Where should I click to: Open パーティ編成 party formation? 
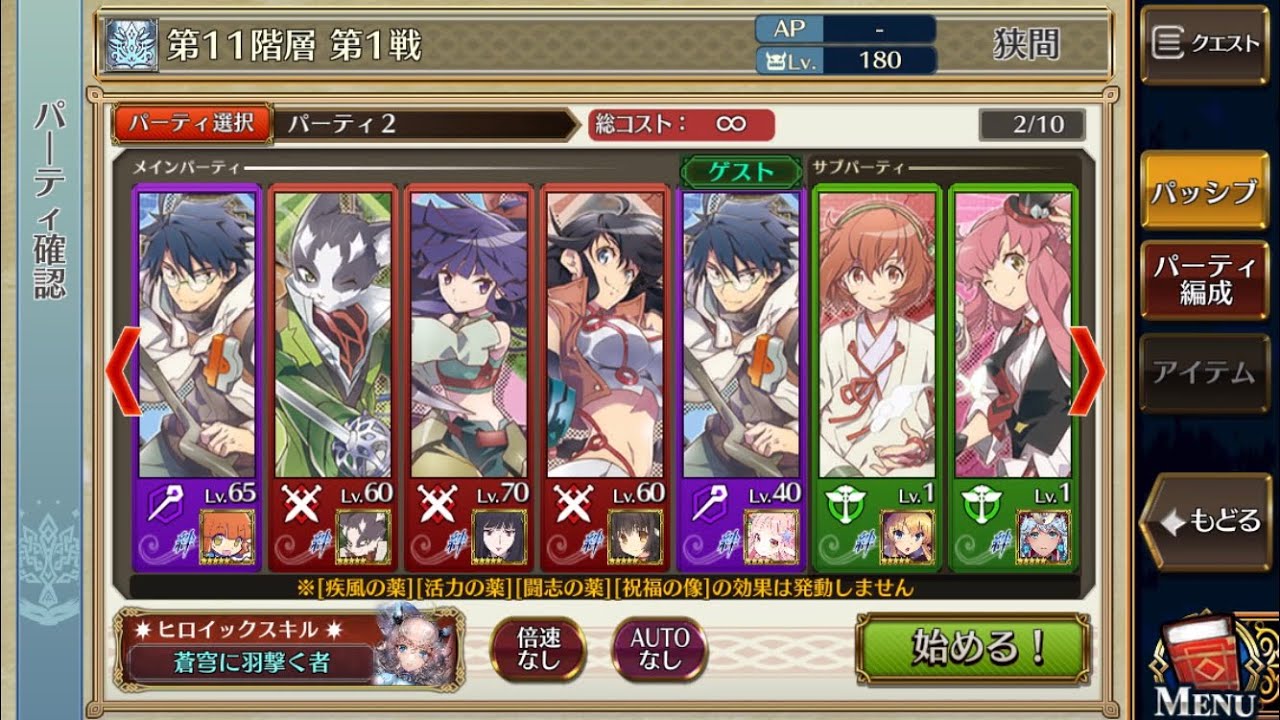[x=1204, y=280]
